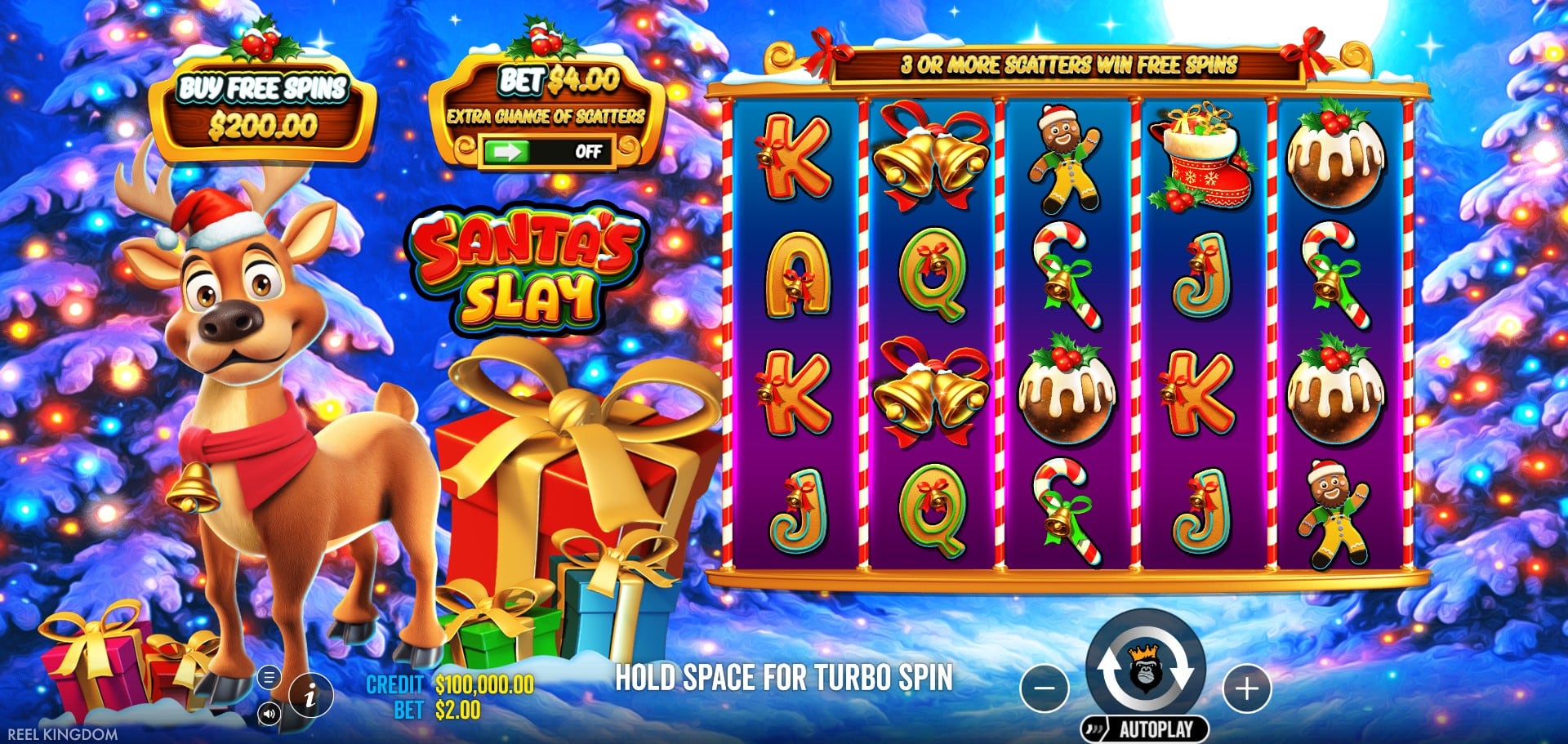Toggle the extra chance of scatters switch
The image size is (1568, 744).
[x=545, y=152]
